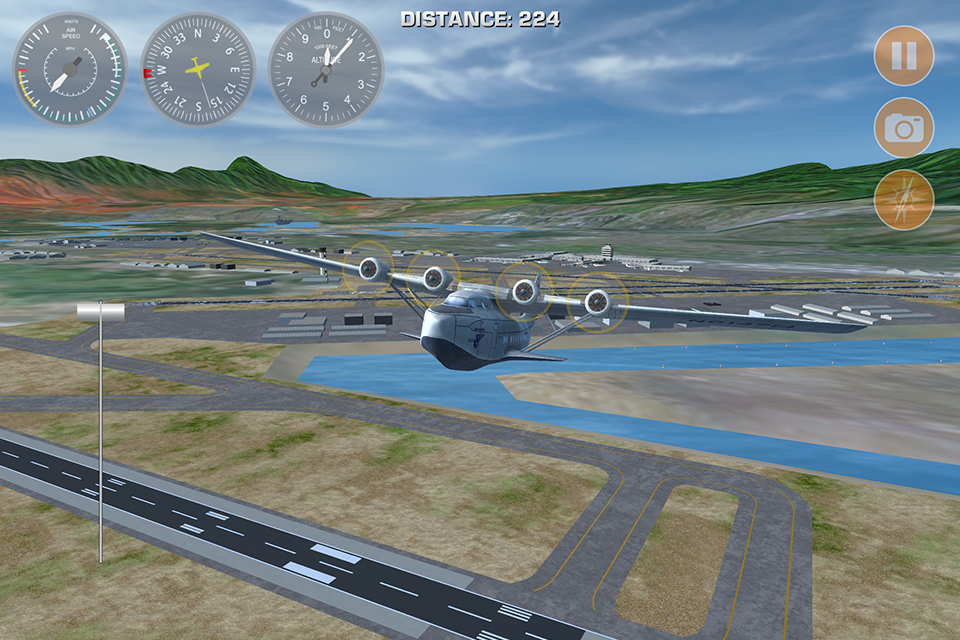
Task: Pause the flight
Action: tap(904, 55)
